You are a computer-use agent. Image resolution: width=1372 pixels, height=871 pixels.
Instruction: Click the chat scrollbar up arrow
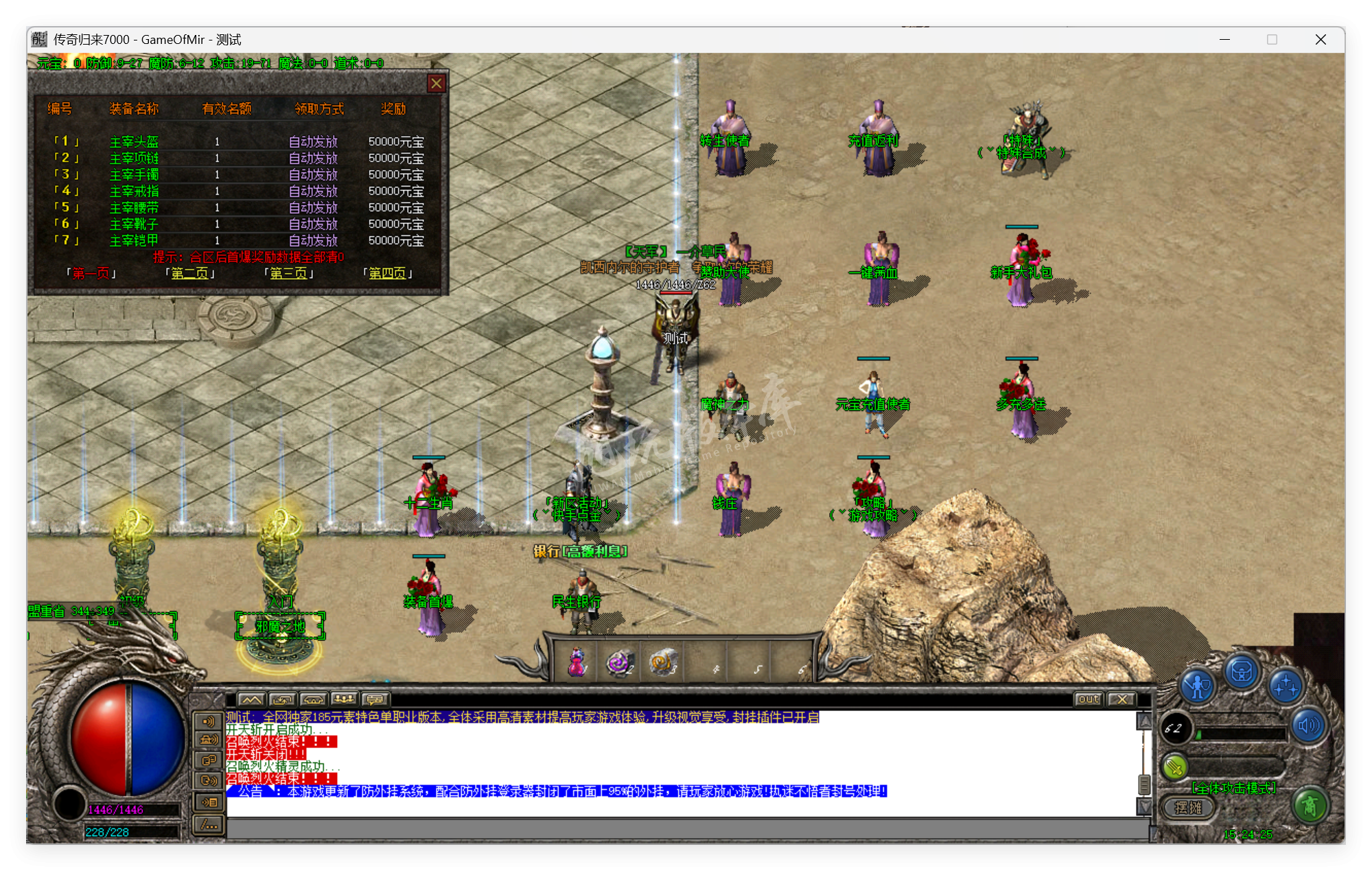tap(1145, 721)
